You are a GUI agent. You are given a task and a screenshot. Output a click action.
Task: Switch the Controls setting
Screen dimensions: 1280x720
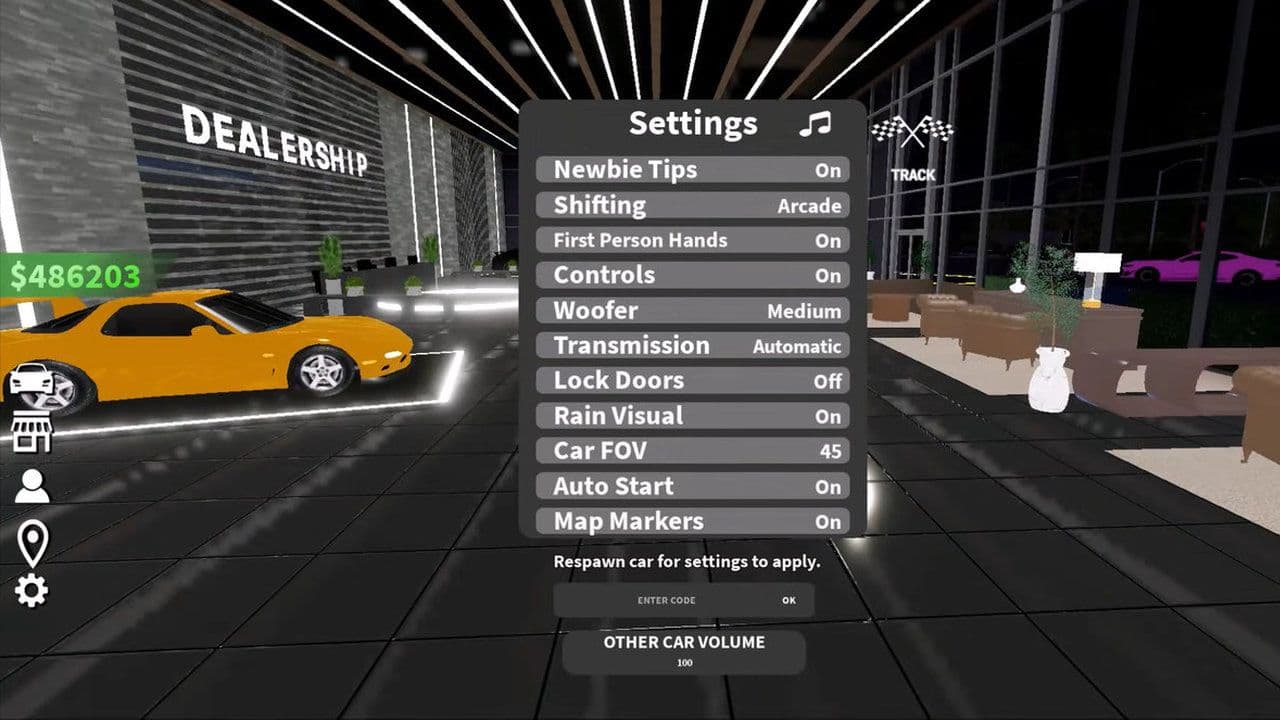coord(692,275)
